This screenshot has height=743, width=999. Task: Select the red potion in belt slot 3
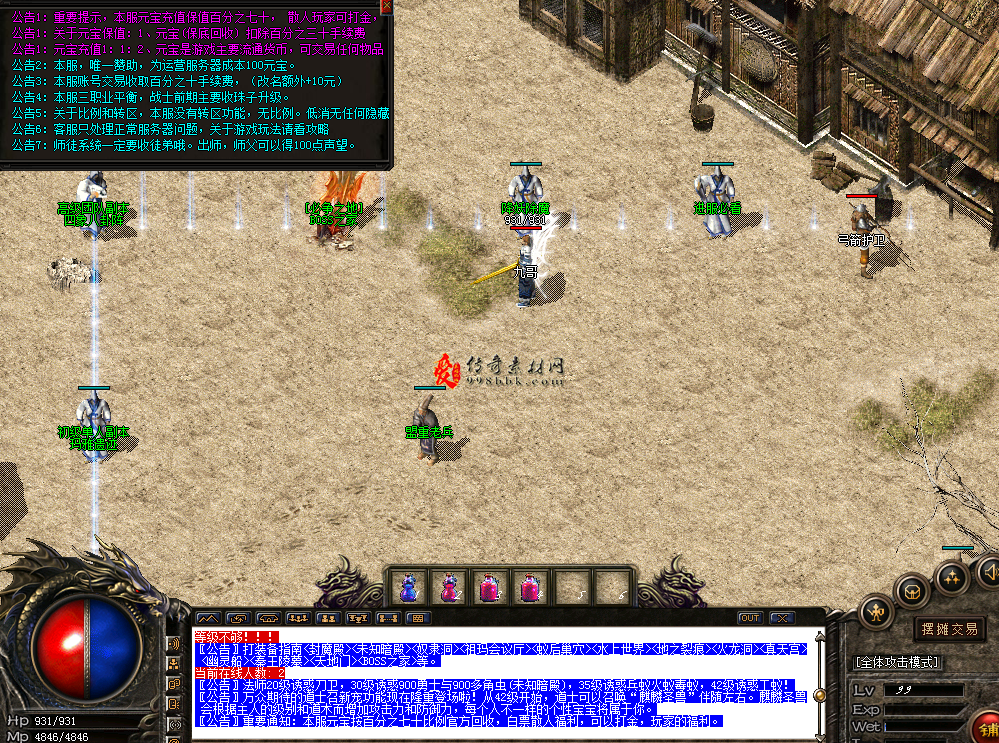[x=488, y=587]
